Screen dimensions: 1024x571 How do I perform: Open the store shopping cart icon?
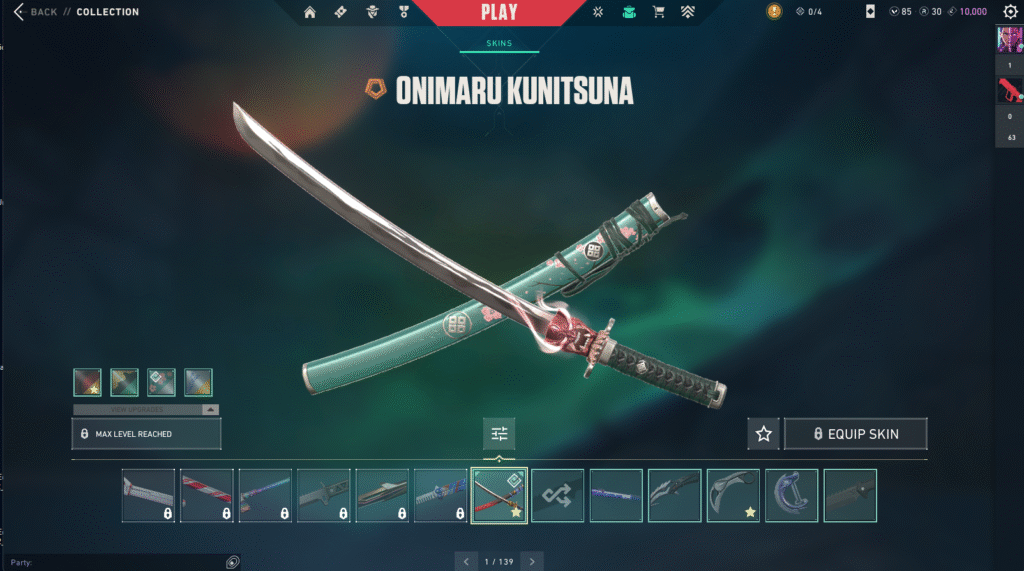coord(658,13)
